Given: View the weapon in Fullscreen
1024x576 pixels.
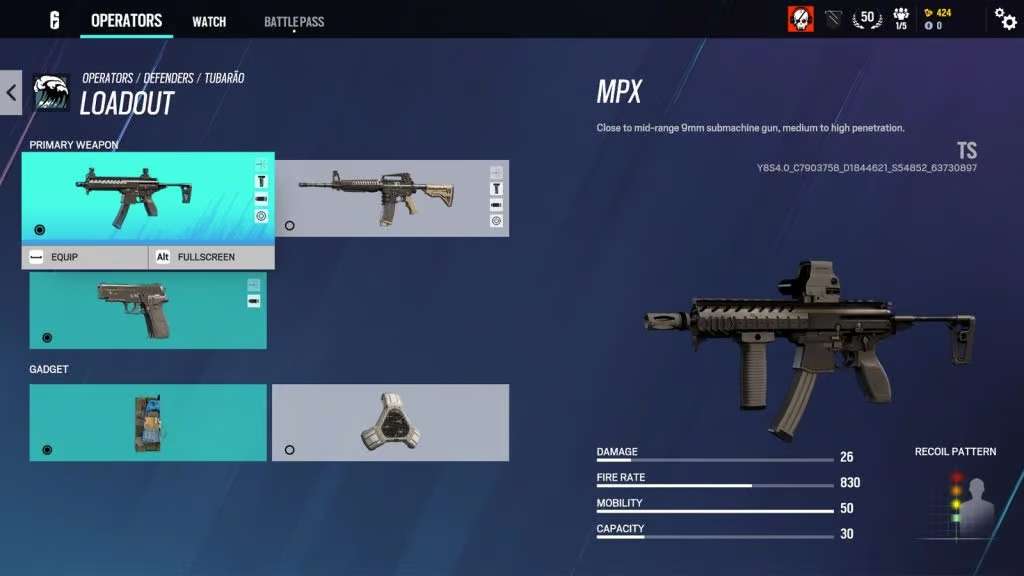Looking at the screenshot, I should click(211, 257).
